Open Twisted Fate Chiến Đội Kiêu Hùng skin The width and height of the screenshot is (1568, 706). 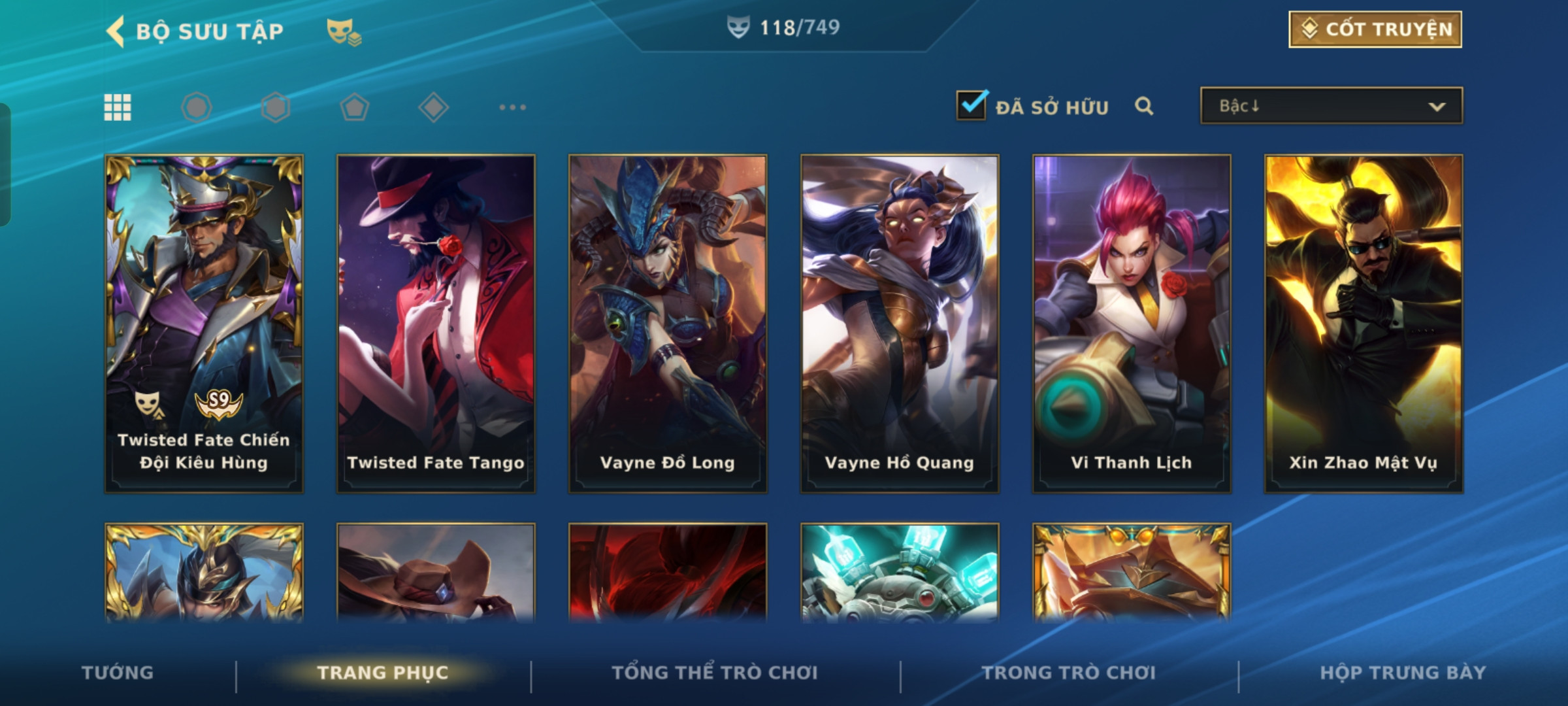204,324
